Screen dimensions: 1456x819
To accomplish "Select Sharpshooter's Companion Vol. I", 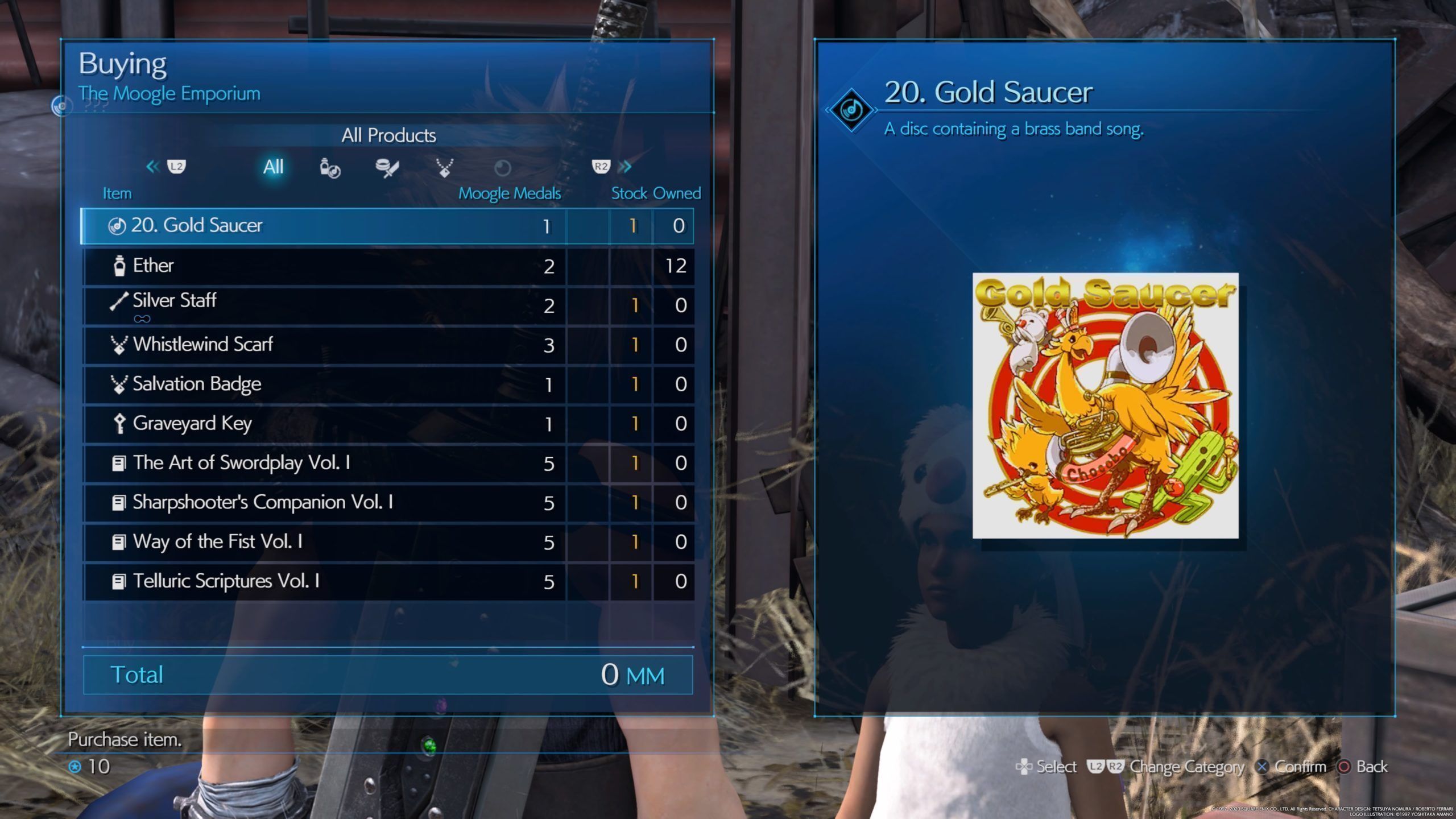I will pos(387,502).
